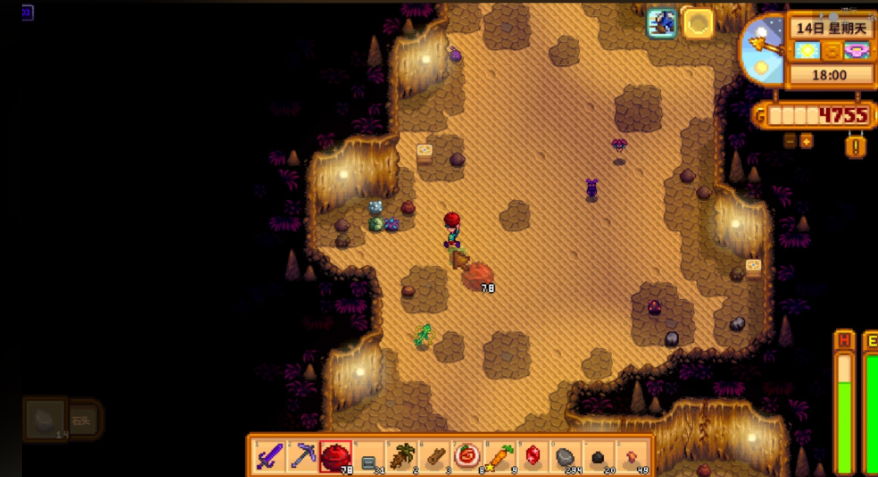Screen dimensions: 878x477
Task: Select the wood log slot
Action: 435,456
